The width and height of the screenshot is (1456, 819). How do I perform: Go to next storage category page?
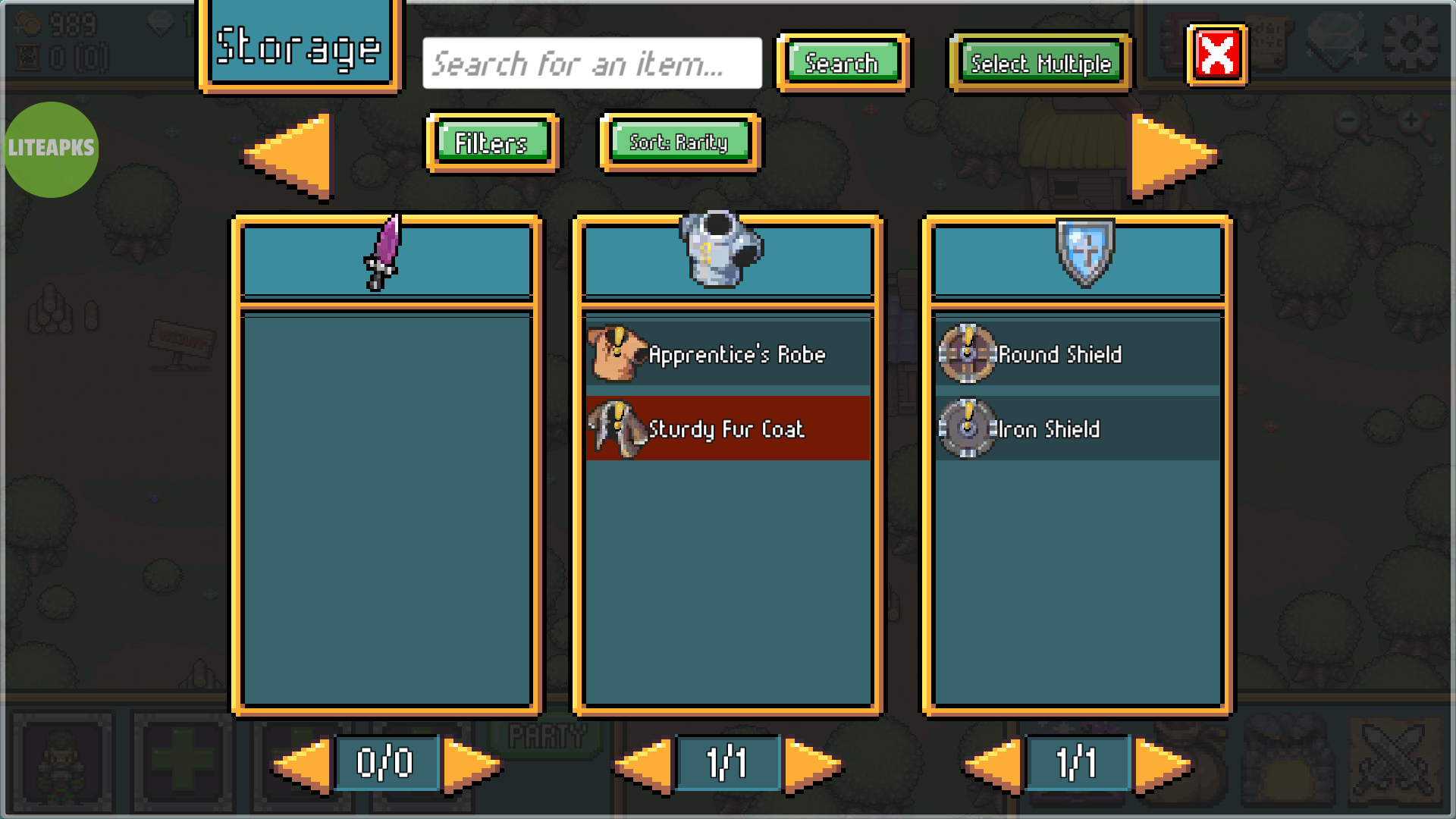(1172, 157)
